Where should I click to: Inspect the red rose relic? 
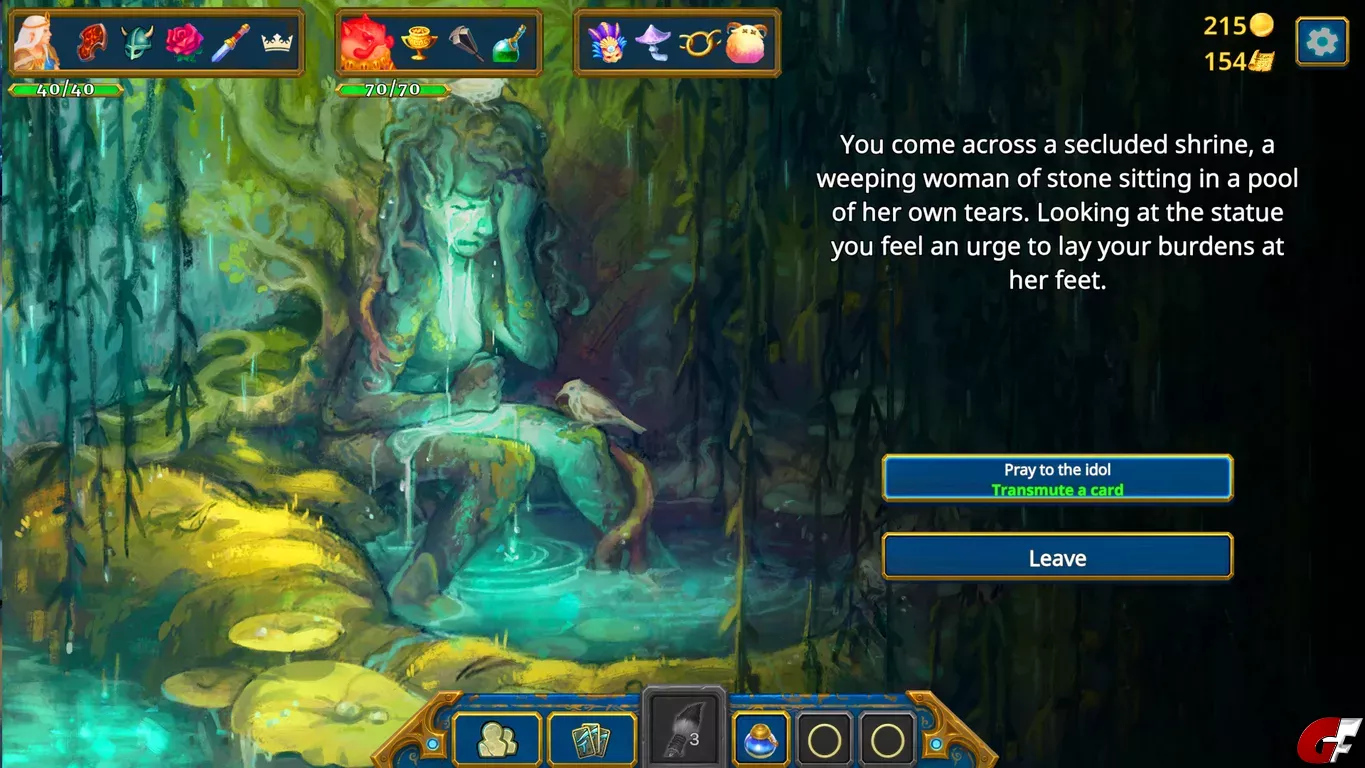pyautogui.click(x=183, y=43)
